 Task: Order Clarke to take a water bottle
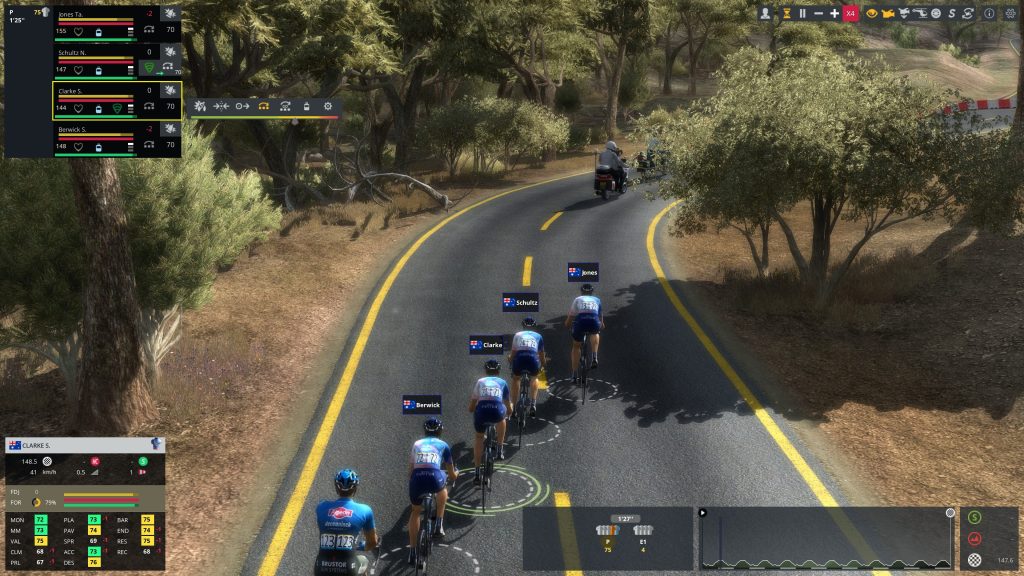coord(305,105)
